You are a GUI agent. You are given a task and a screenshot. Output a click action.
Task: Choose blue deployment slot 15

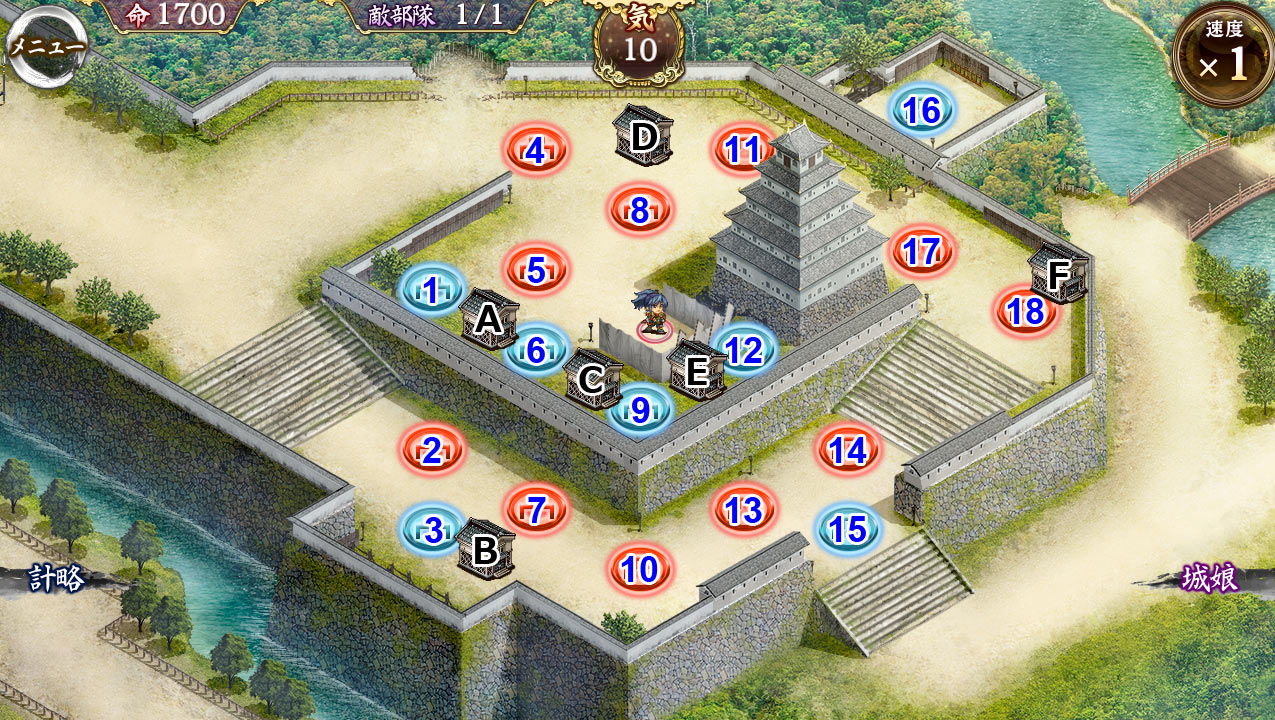[848, 530]
